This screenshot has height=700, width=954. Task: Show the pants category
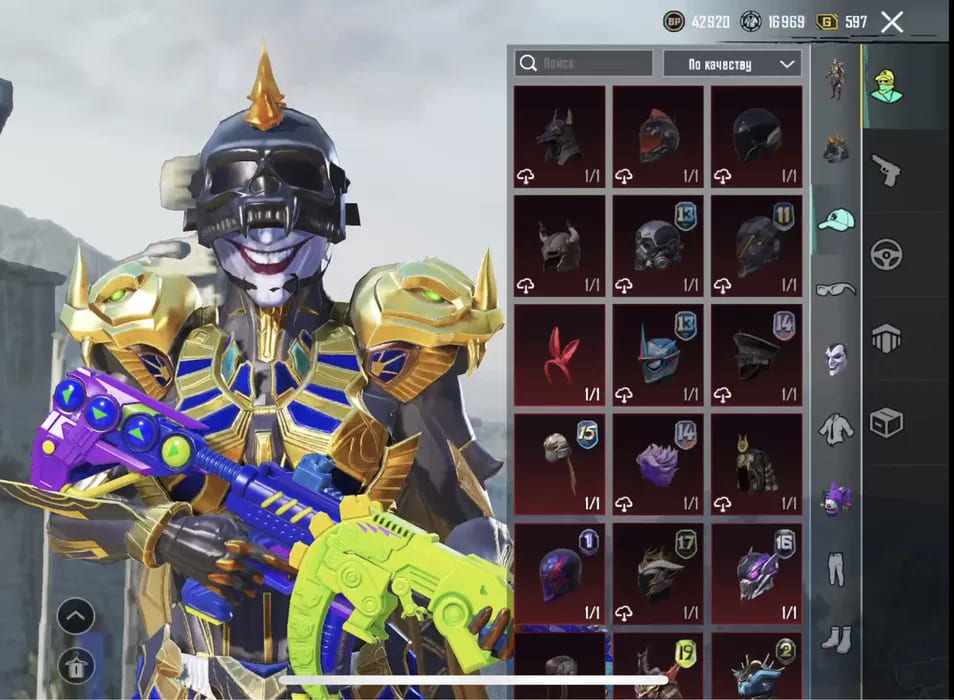click(835, 567)
